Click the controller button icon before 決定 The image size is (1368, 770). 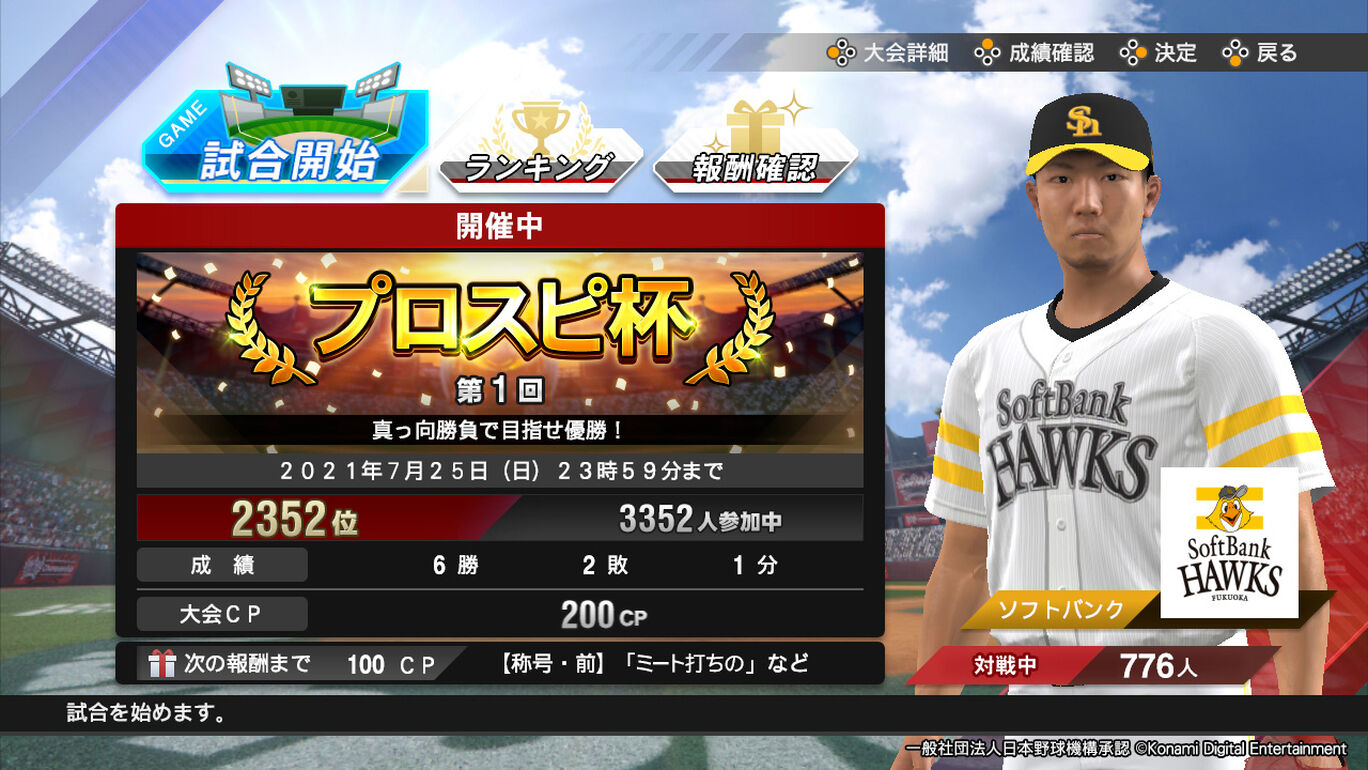point(1136,52)
